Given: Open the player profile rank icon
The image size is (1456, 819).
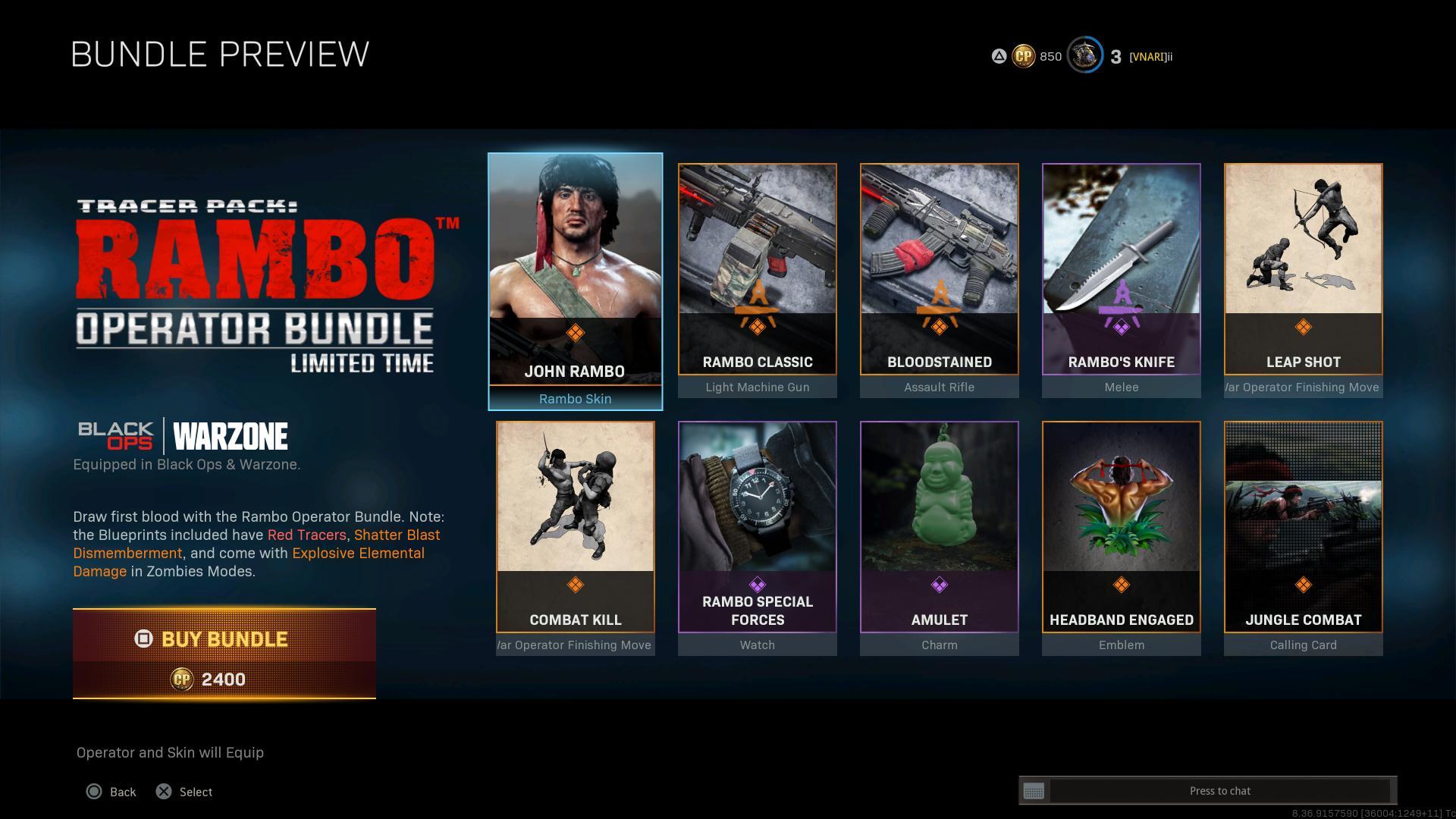Looking at the screenshot, I should pyautogui.click(x=1084, y=56).
